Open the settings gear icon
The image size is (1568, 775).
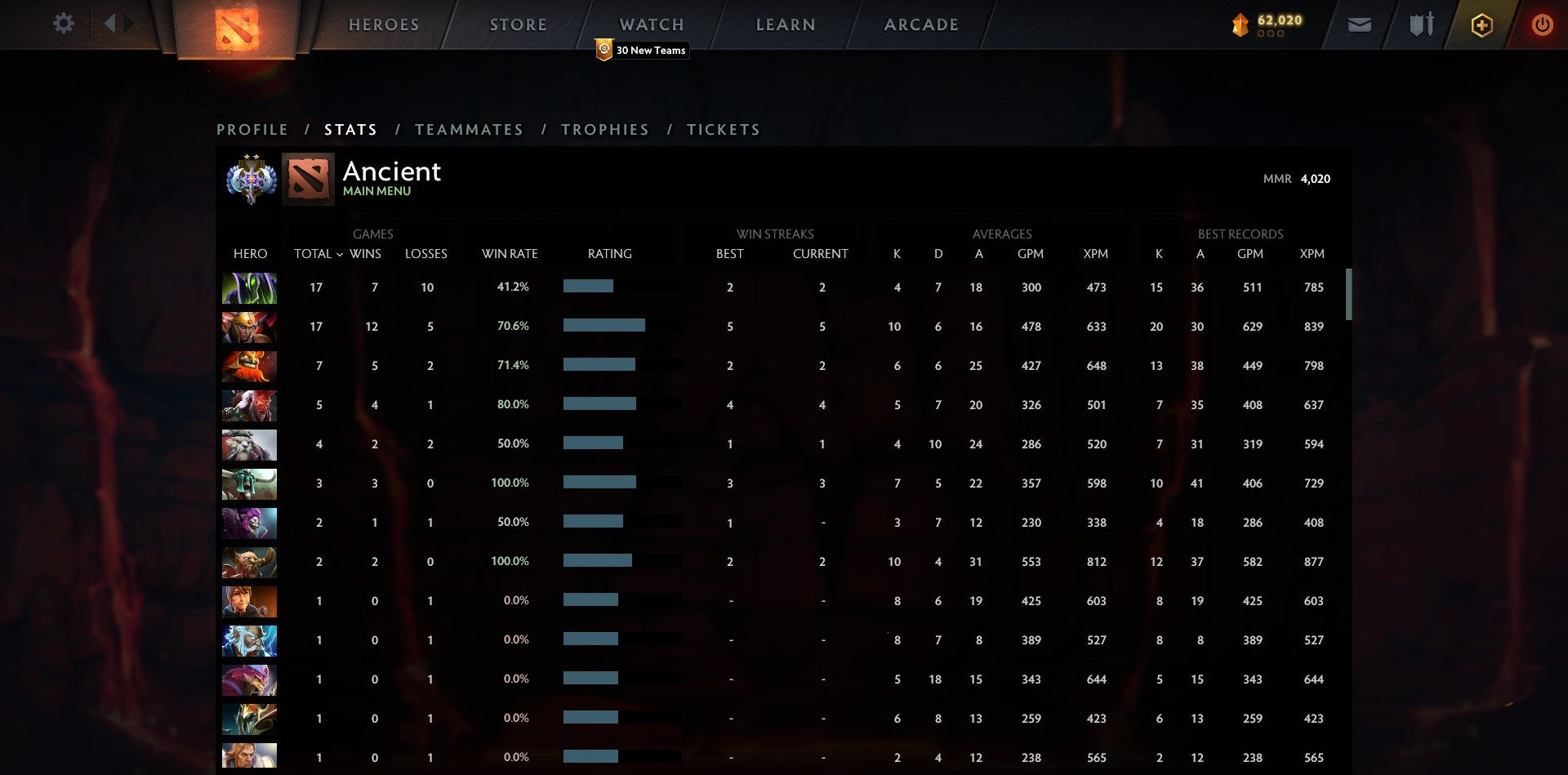click(x=64, y=24)
